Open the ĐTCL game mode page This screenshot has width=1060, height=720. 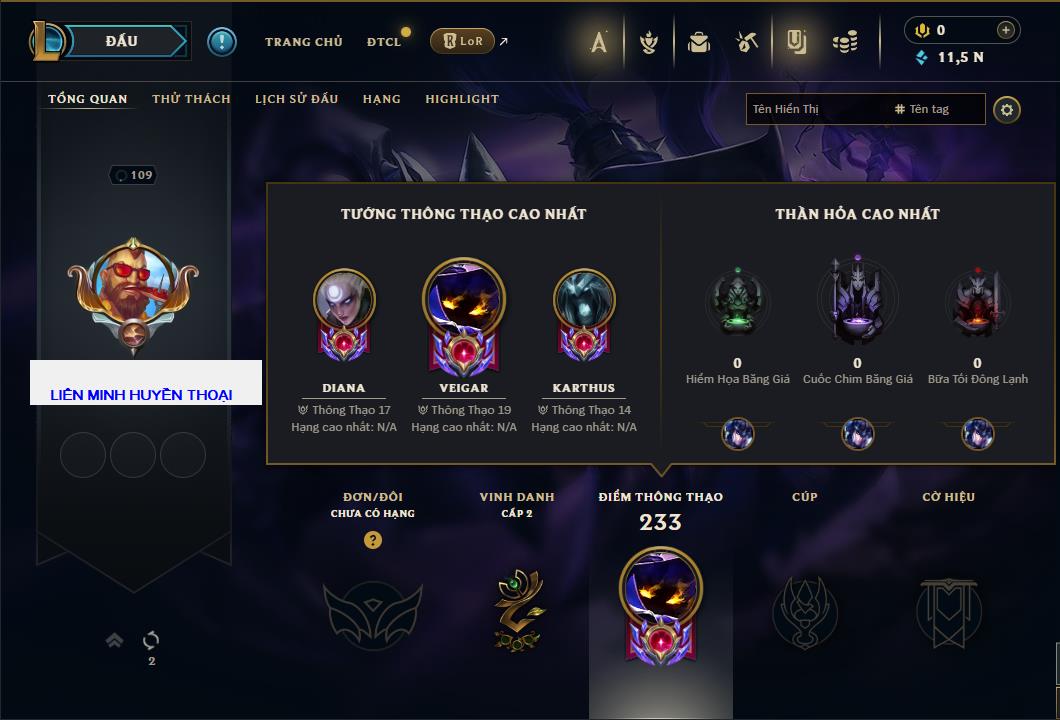(x=384, y=42)
